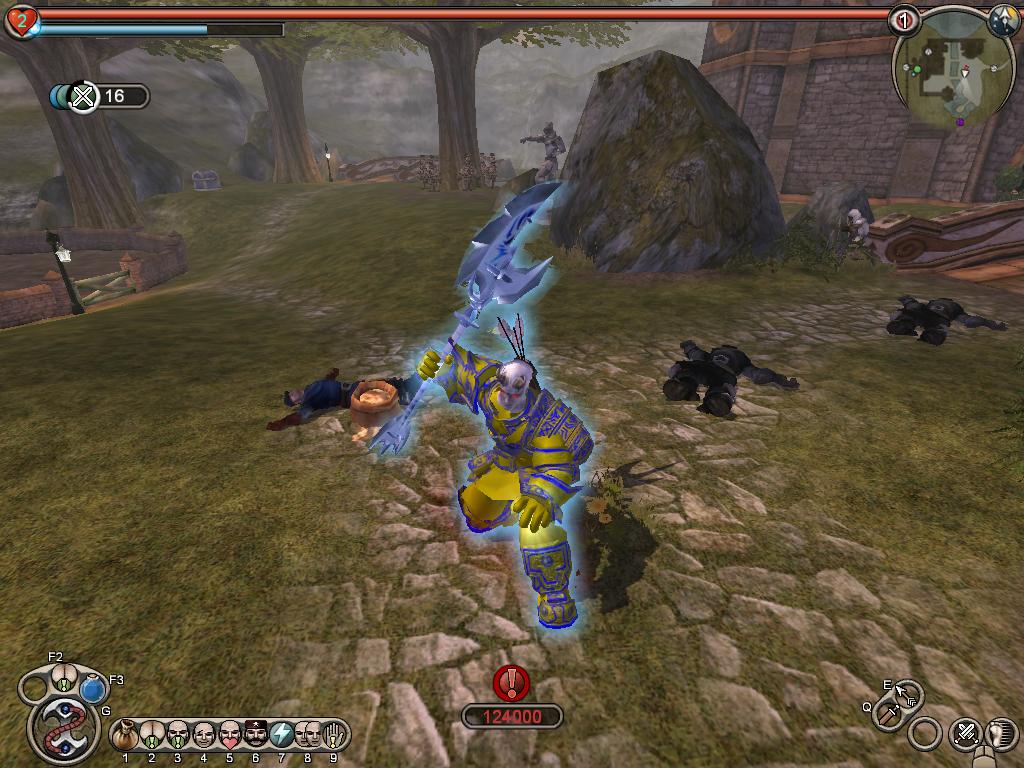Toggle the footprint sneak icon
The width and height of the screenshot is (1024, 768).
1001,735
